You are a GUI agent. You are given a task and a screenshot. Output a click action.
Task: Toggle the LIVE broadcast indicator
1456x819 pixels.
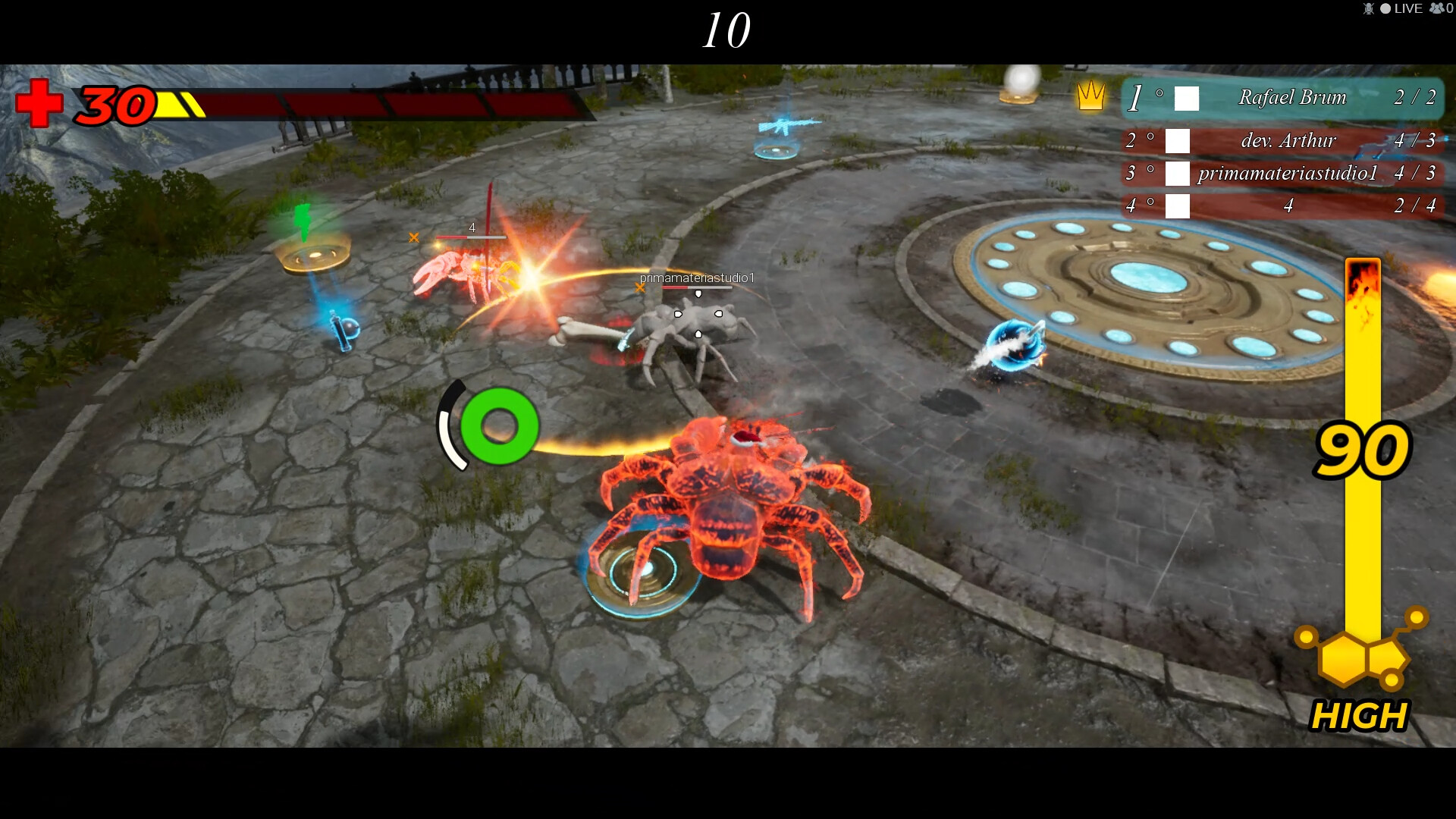pyautogui.click(x=1404, y=9)
